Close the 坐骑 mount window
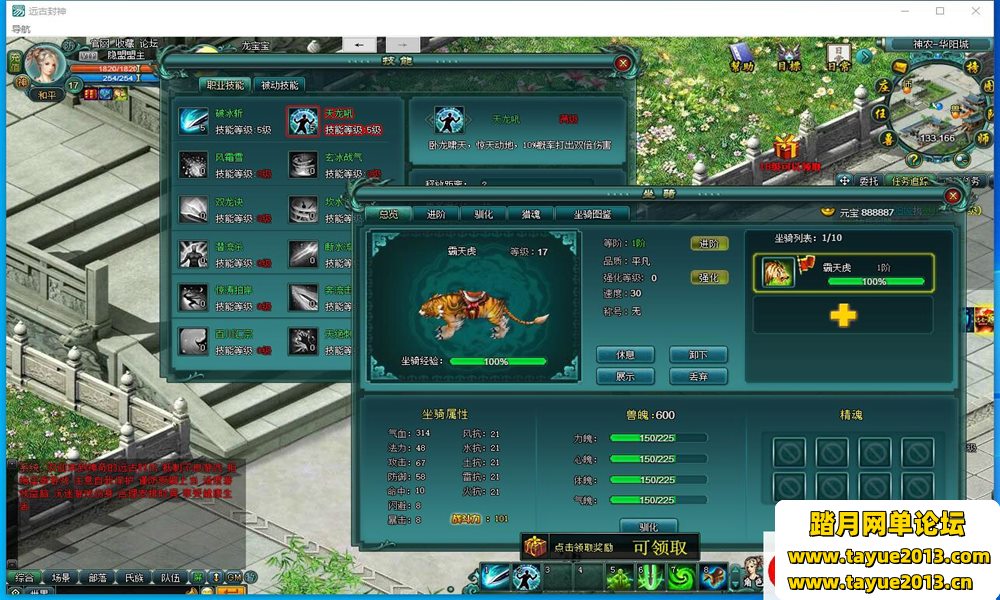 coord(952,196)
